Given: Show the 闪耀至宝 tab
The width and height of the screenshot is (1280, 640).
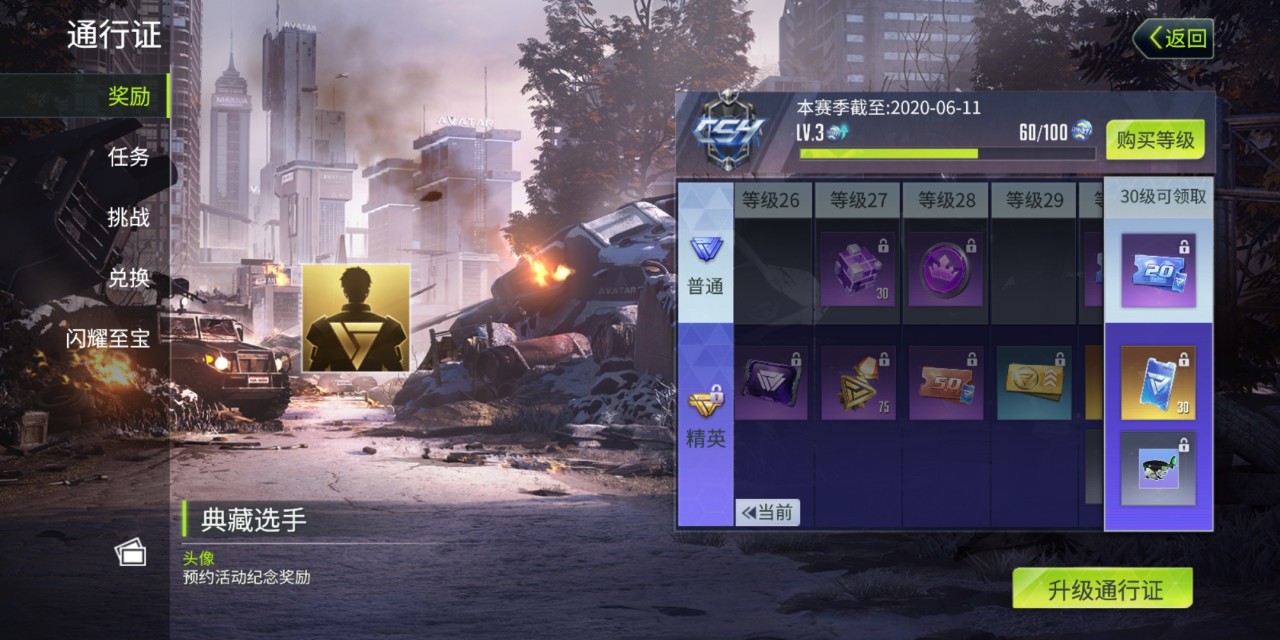Looking at the screenshot, I should 108,339.
